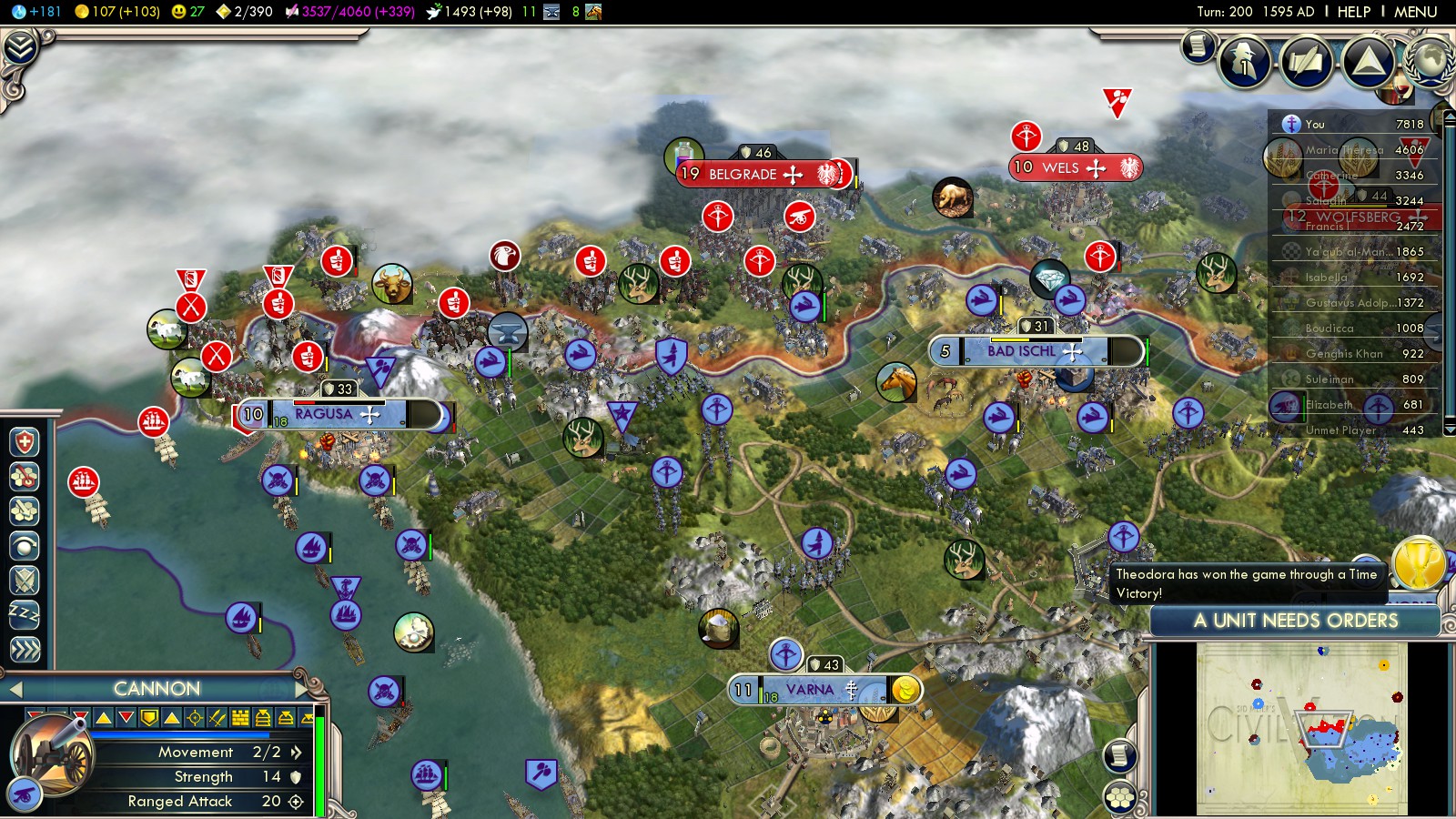The width and height of the screenshot is (1456, 819).
Task: Select the Varna city banner
Action: tap(809, 690)
